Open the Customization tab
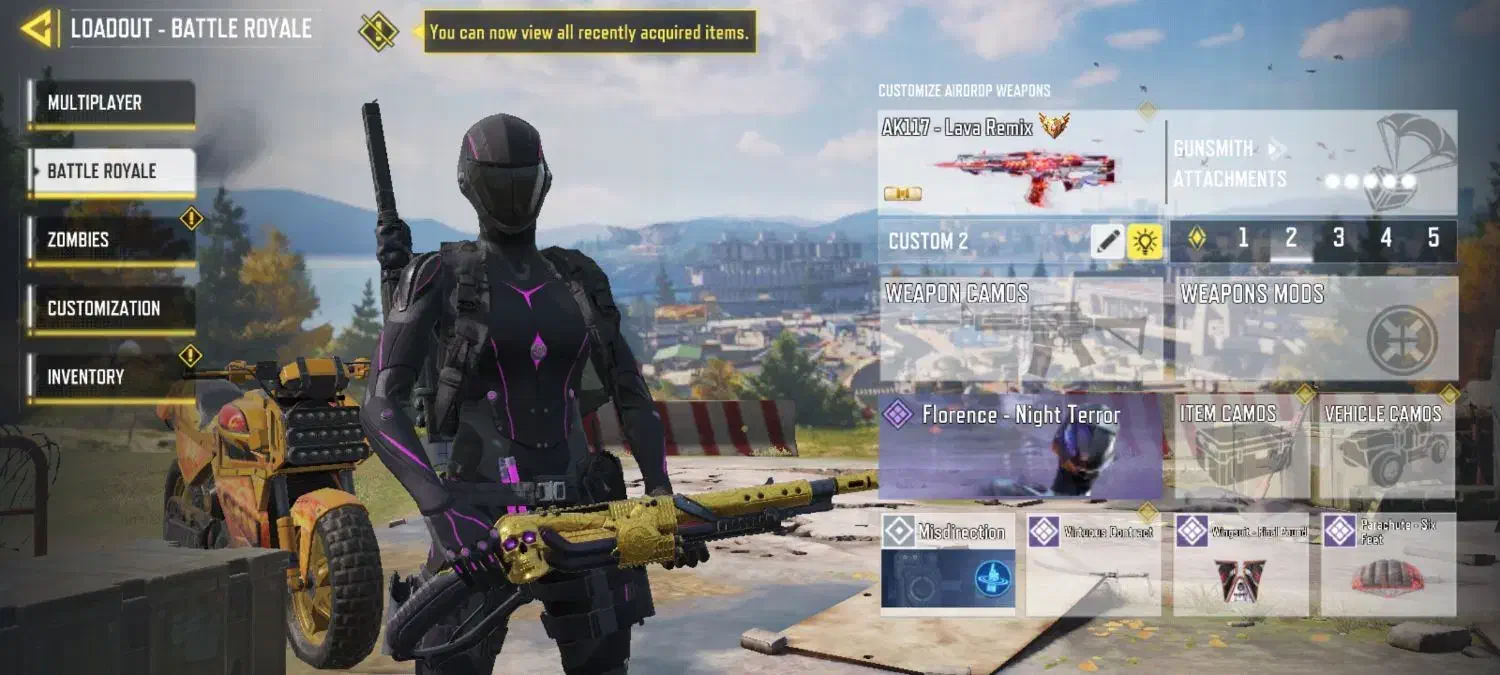Image resolution: width=1500 pixels, height=675 pixels. [110, 309]
